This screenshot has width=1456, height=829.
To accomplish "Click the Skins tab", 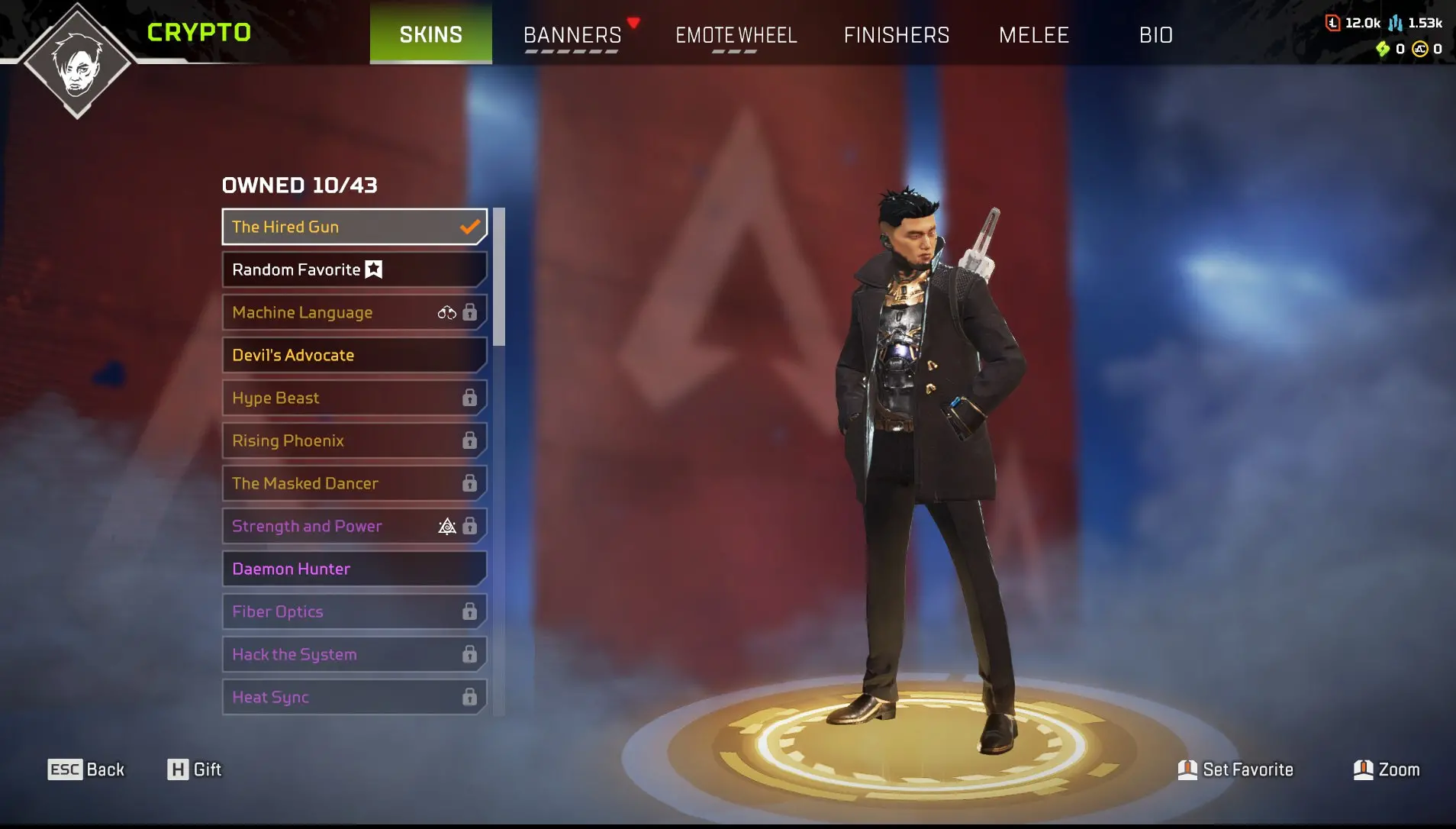I will pos(431,34).
